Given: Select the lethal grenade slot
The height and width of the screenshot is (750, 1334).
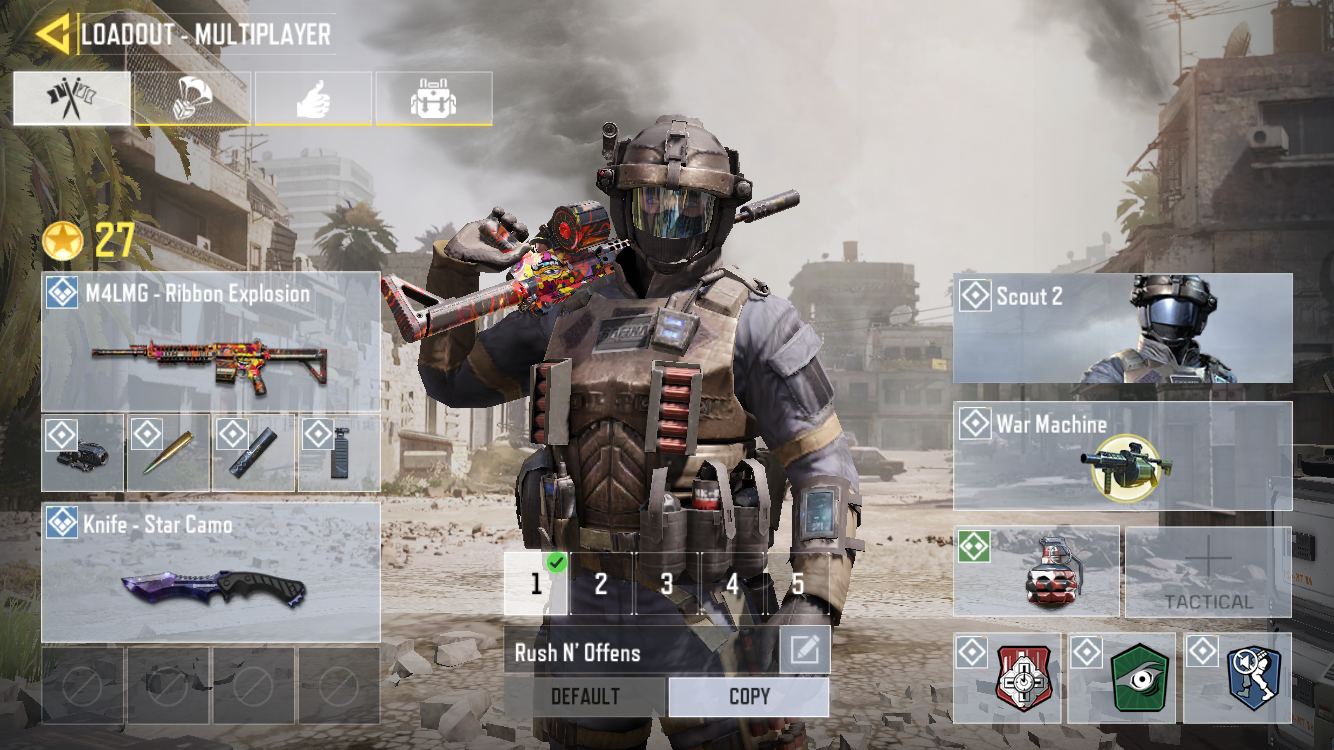Looking at the screenshot, I should (x=1036, y=572).
